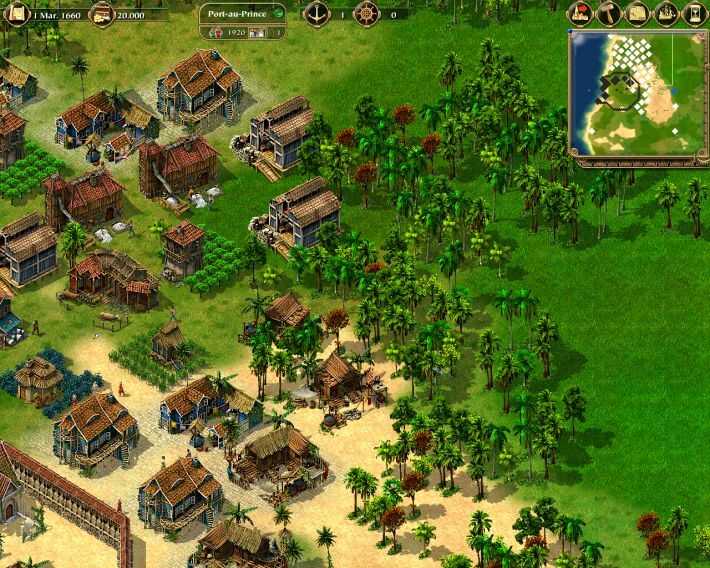Click the leave-town icon with red arrow
710x568 pixels.
(x=581, y=13)
